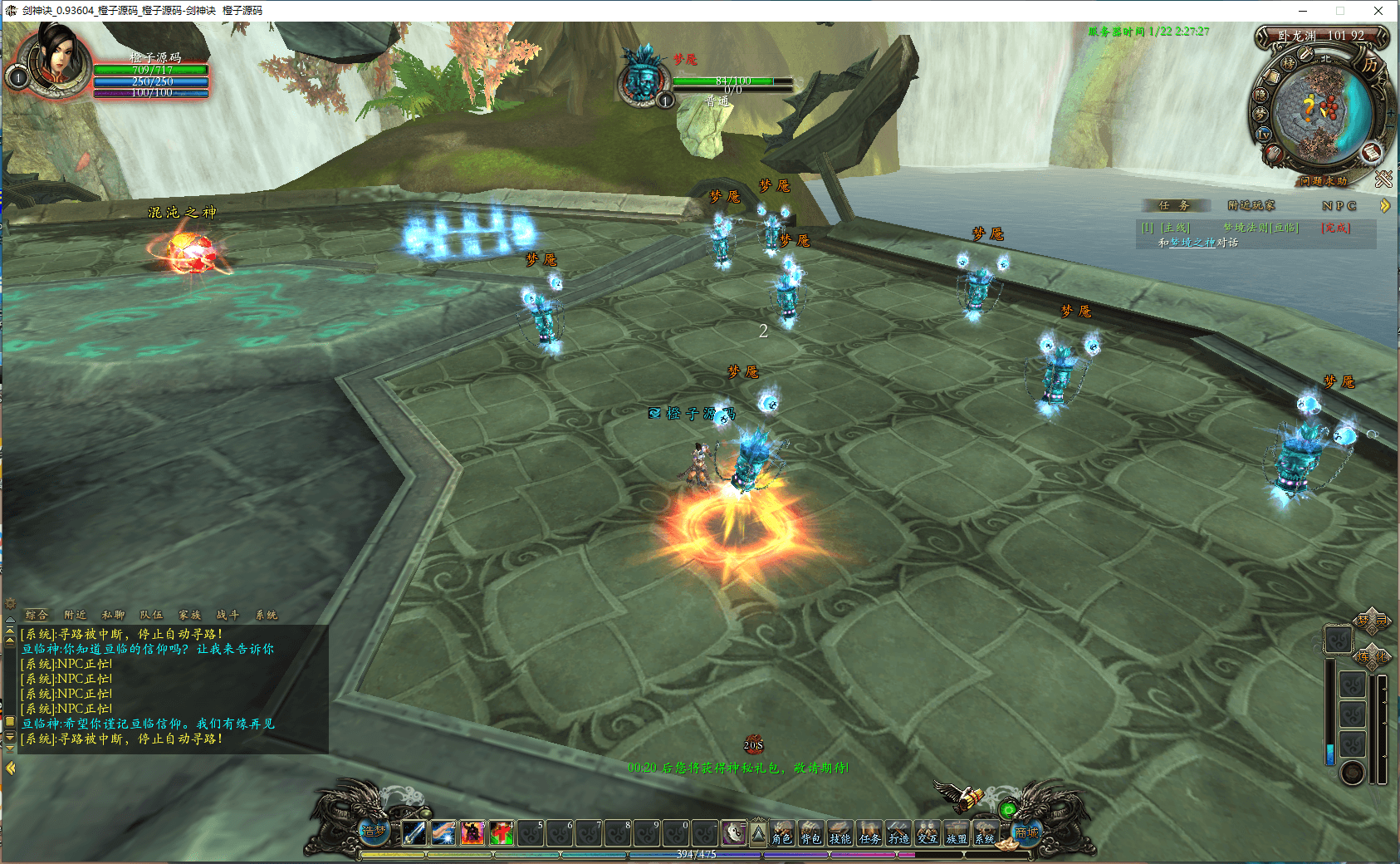Image resolution: width=1400 pixels, height=864 pixels.
Task: Open the 技能 skills menu
Action: pyautogui.click(x=840, y=833)
